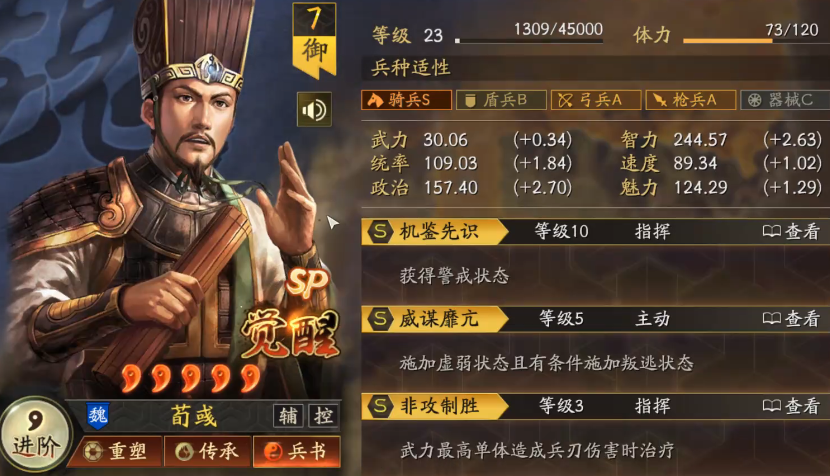This screenshot has height=476, width=830.
Task: Select the 骑兵S cavalry aptitude
Action: (x=406, y=100)
